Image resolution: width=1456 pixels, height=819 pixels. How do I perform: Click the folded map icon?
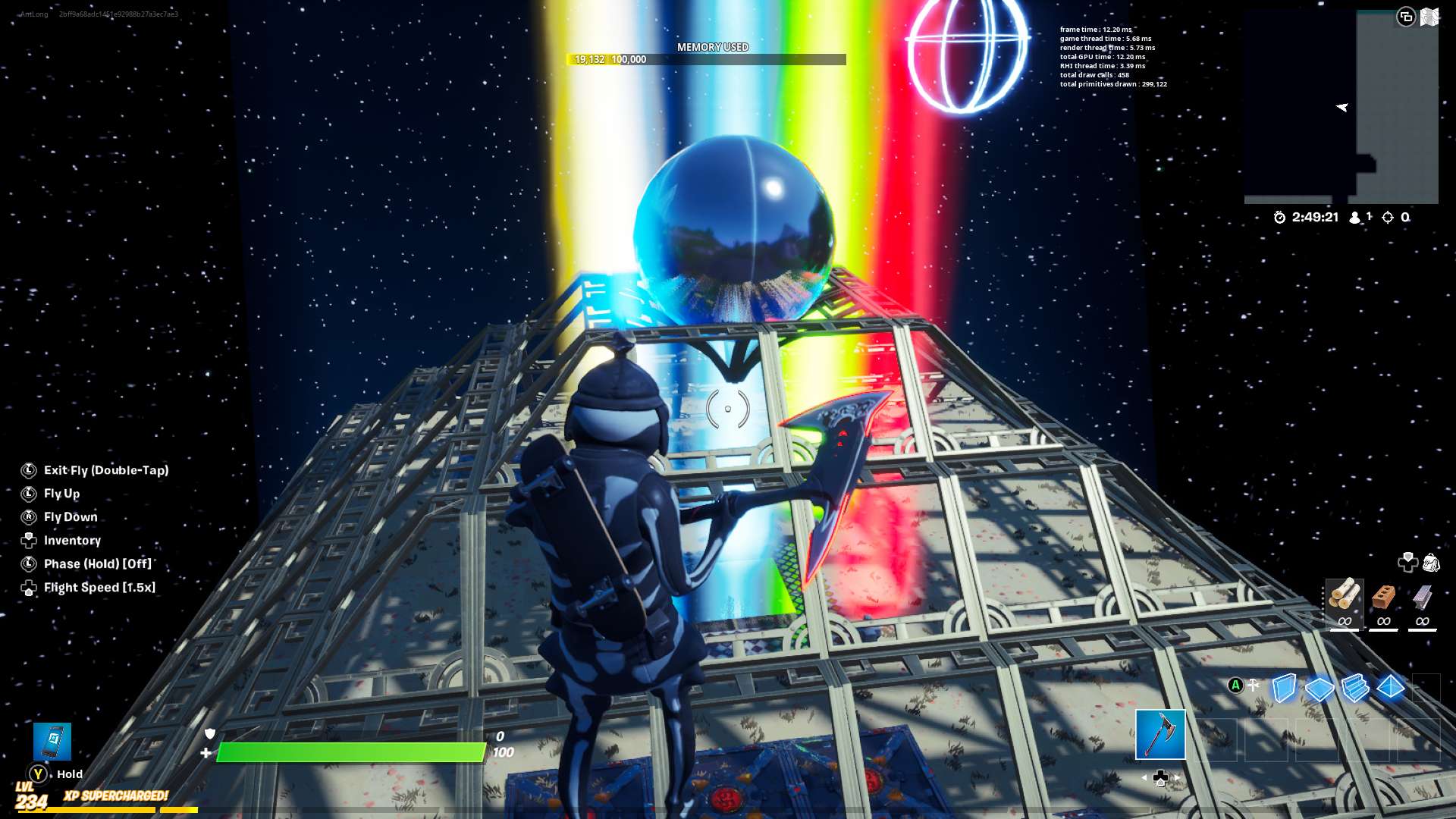(1429, 17)
